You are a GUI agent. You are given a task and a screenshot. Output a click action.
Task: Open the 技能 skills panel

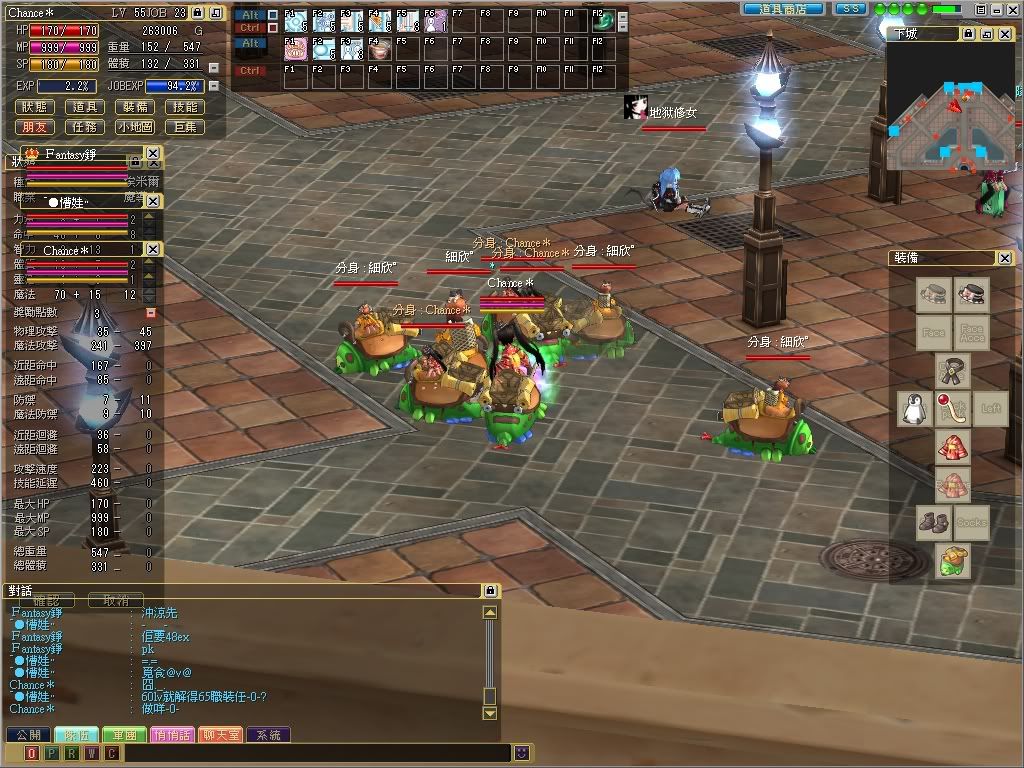[x=186, y=107]
